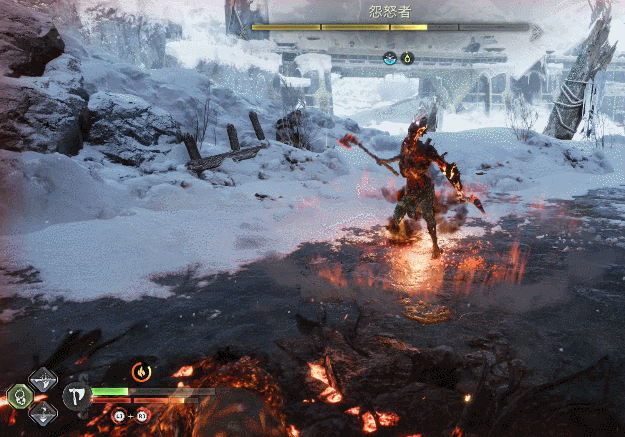Select the Leviathan Axe weapon icon
This screenshot has height=437, width=625.
click(76, 396)
